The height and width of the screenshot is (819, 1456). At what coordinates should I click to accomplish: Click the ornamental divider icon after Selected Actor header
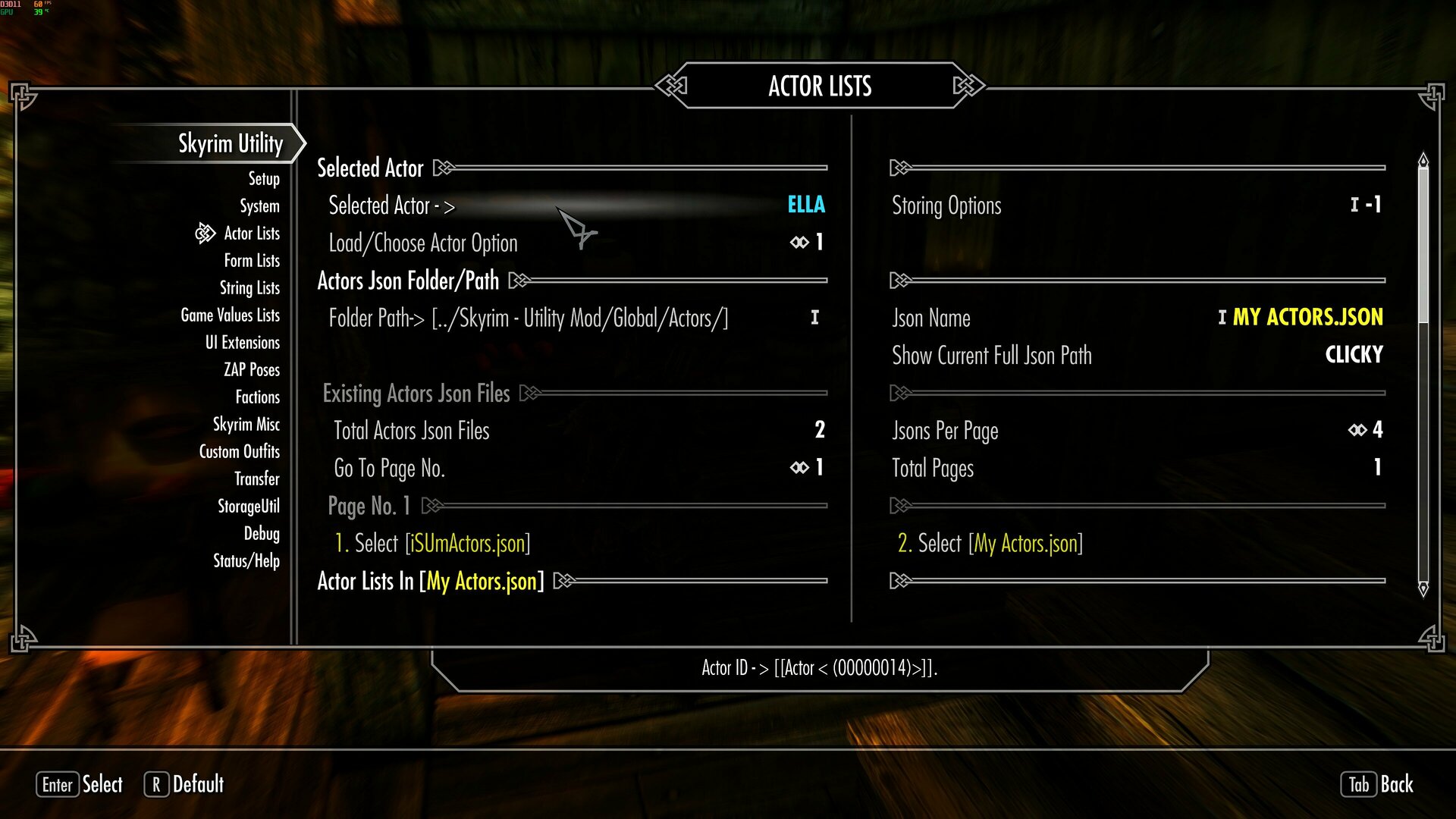pos(441,168)
